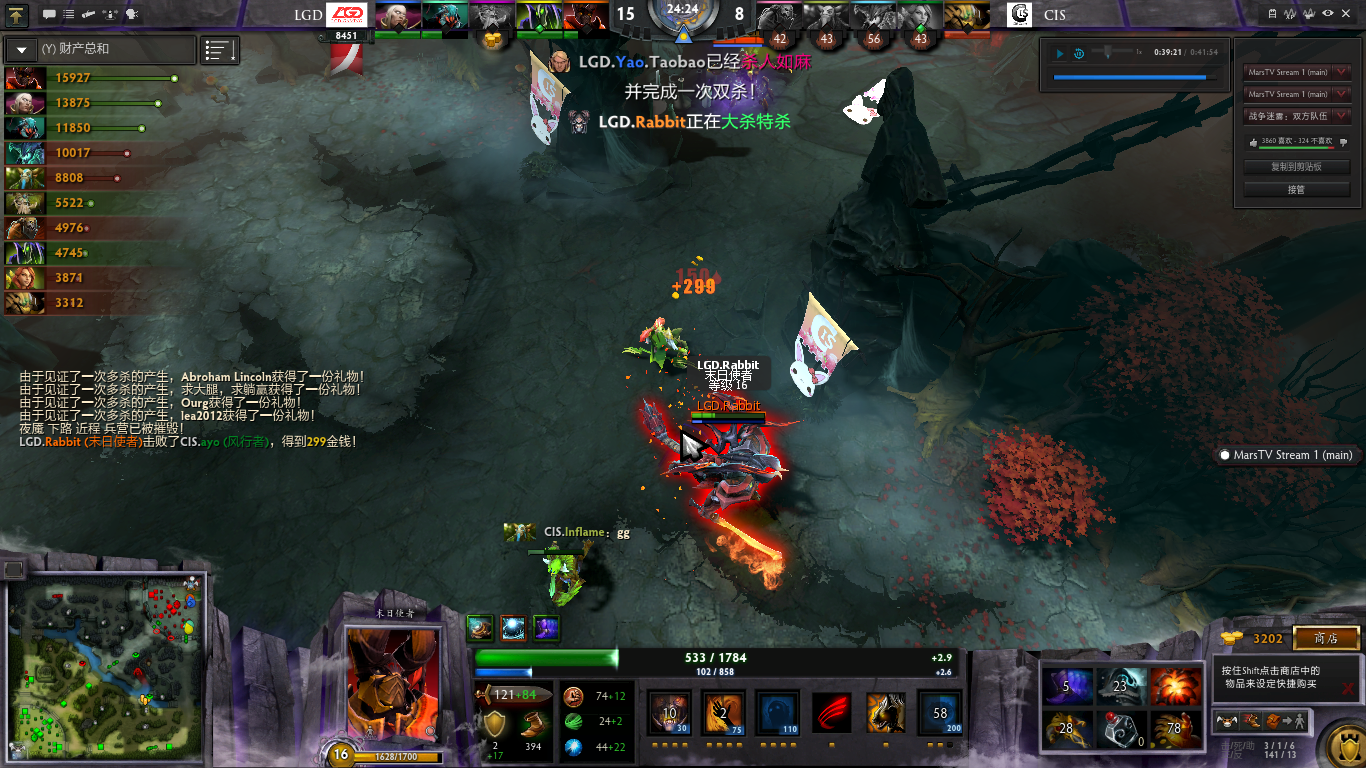The width and height of the screenshot is (1366, 768).
Task: Click the 接管 take over button
Action: [x=1296, y=189]
